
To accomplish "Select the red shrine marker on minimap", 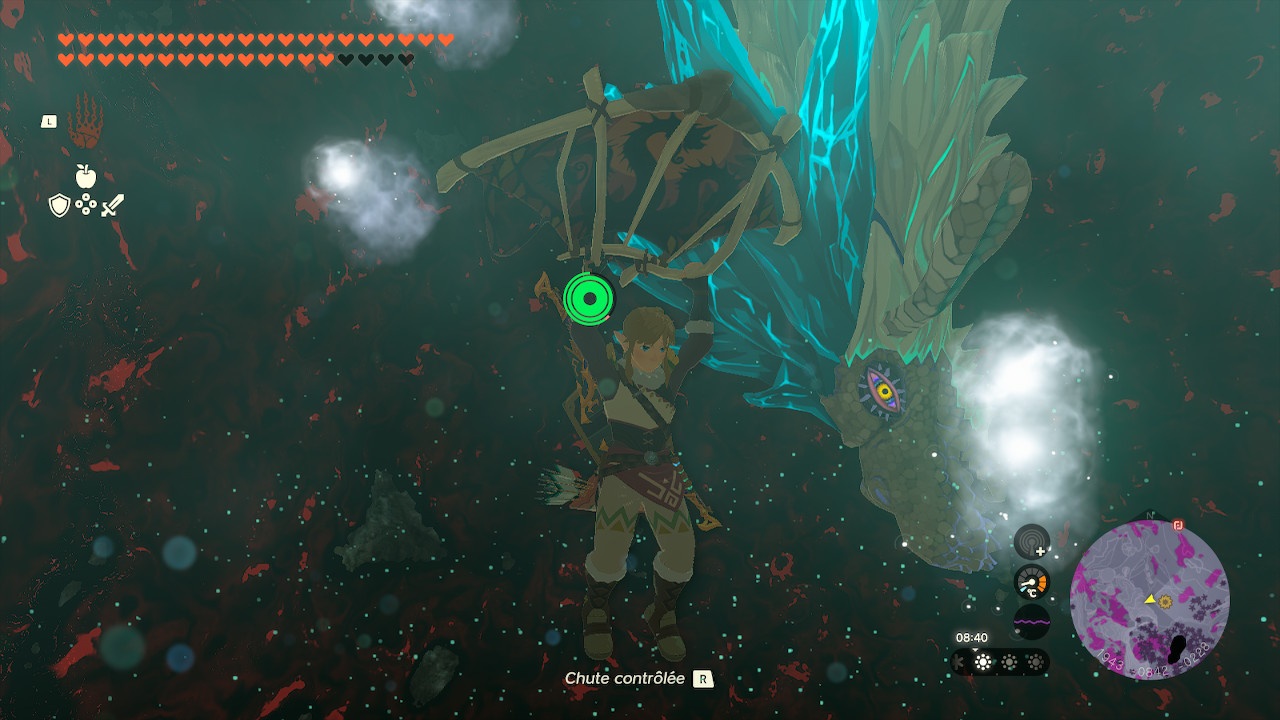I will 1178,524.
